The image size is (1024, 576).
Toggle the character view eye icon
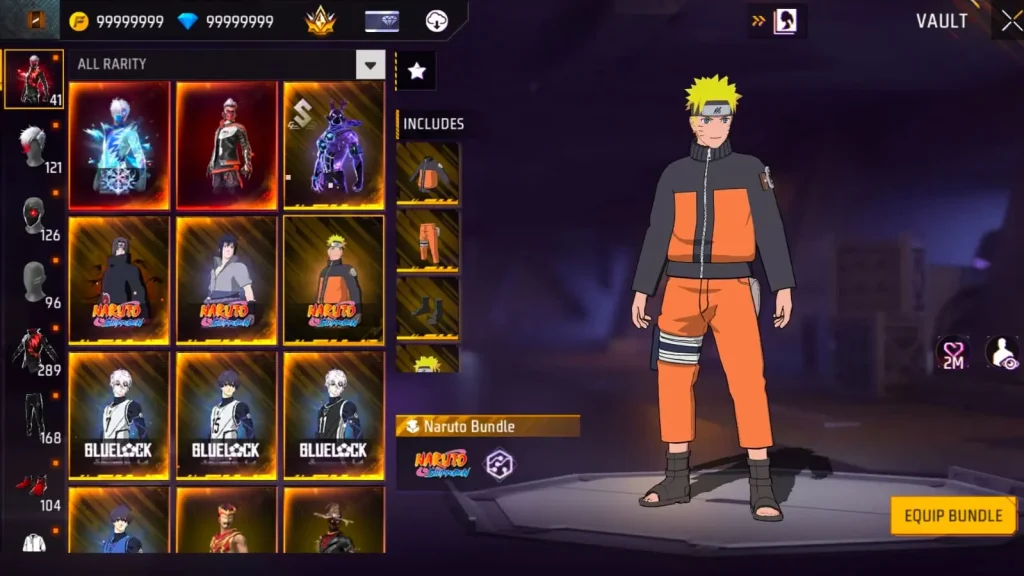1001,353
